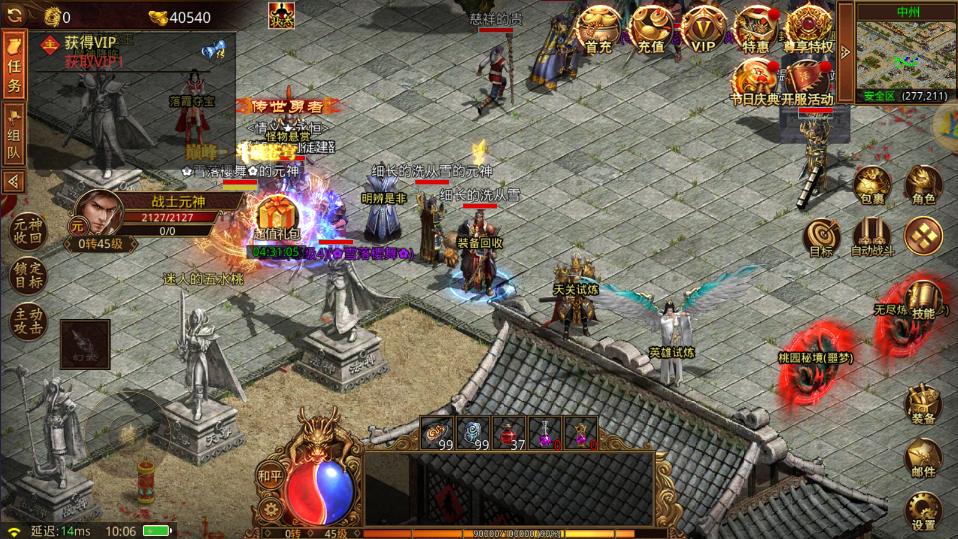The height and width of the screenshot is (539, 958).
Task: Open the 开服活动 server launch events
Action: pos(808,81)
